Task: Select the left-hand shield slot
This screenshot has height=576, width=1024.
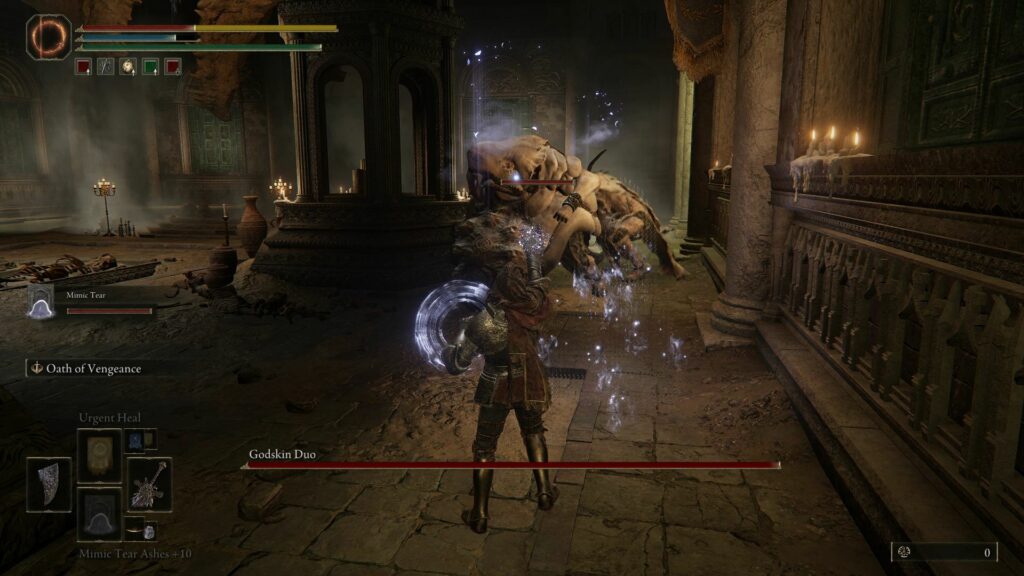Action: pyautogui.click(x=49, y=484)
